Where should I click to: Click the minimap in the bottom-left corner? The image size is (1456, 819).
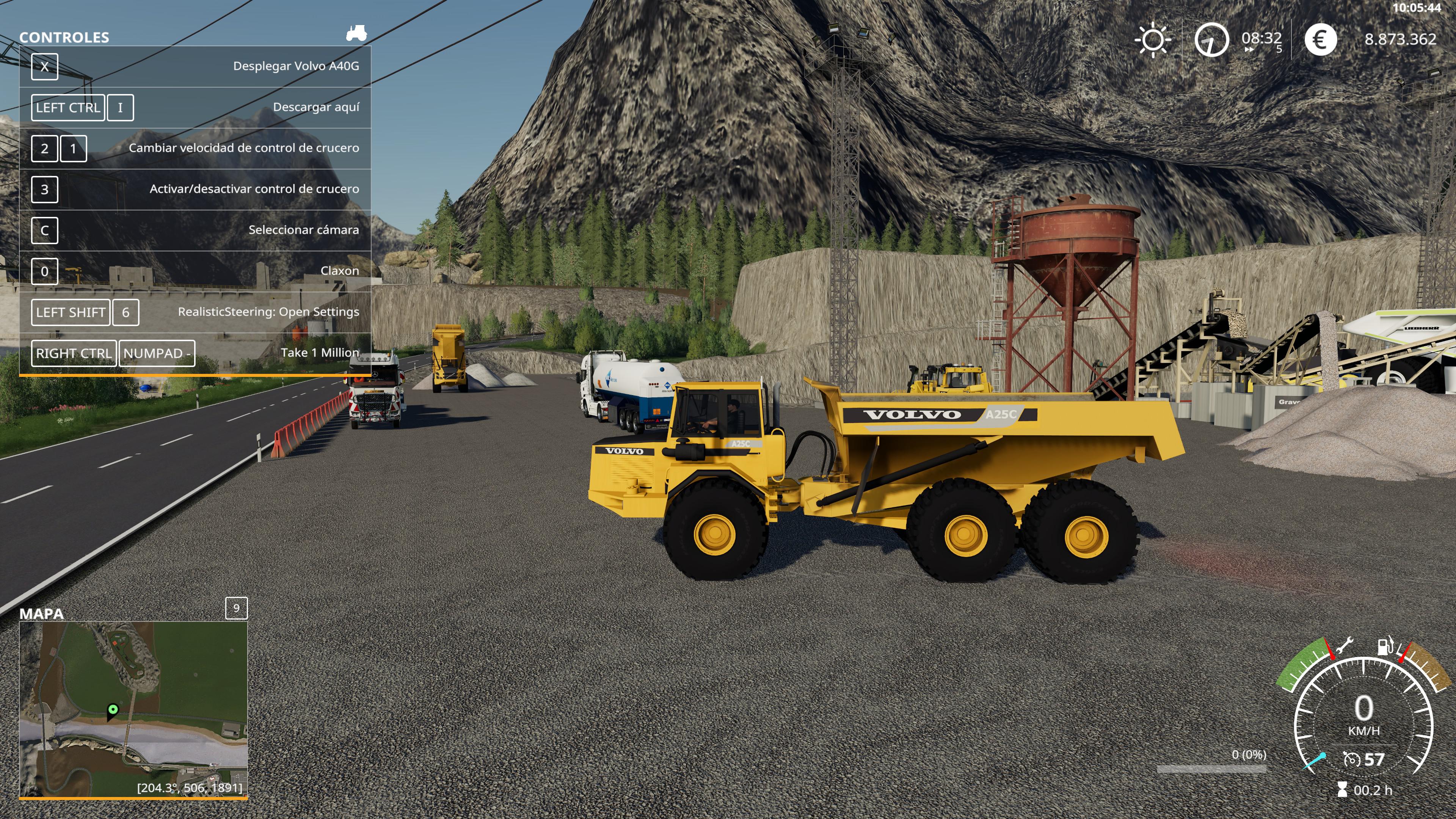pos(133,709)
